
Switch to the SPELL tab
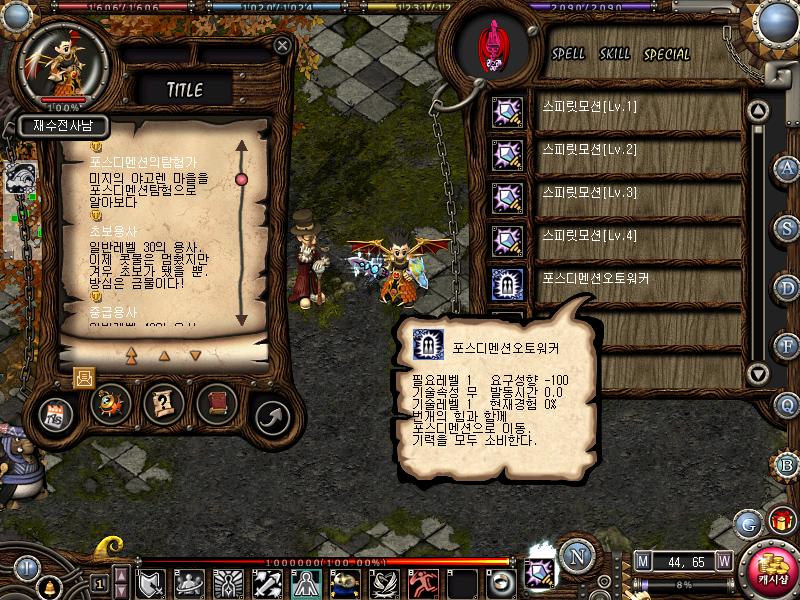tap(569, 54)
